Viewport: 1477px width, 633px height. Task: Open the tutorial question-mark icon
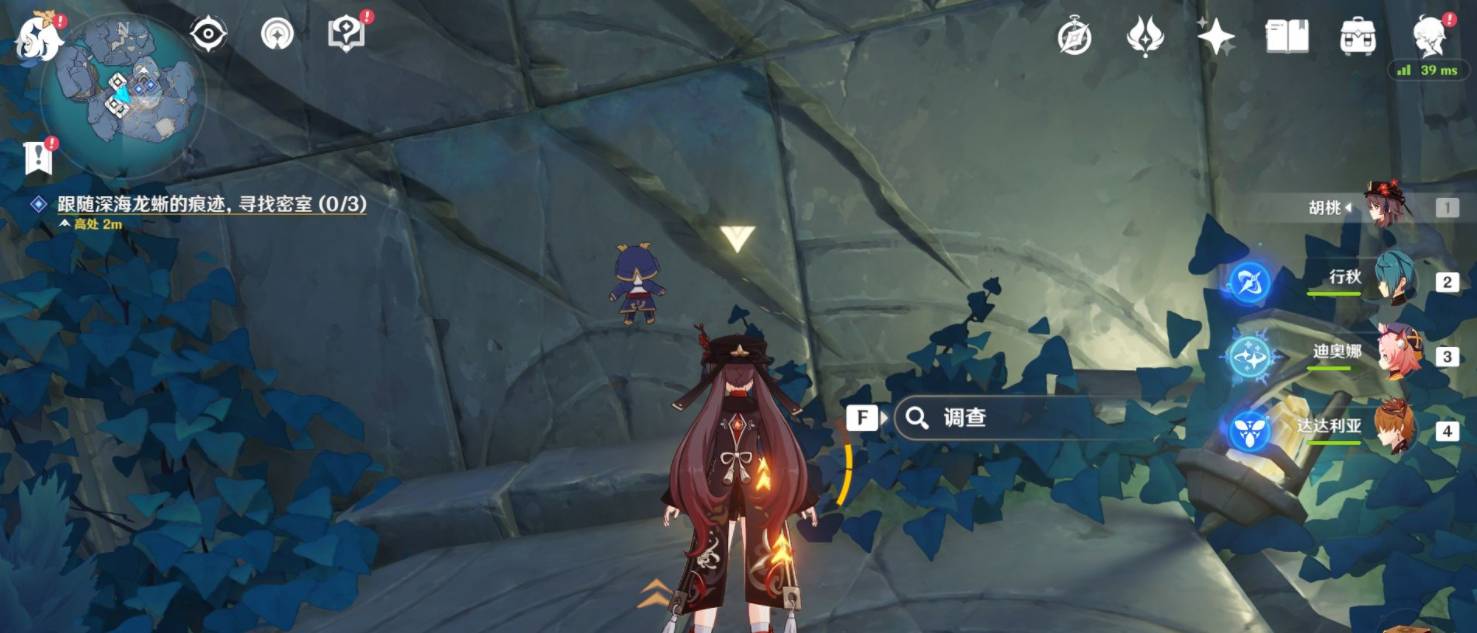pyautogui.click(x=345, y=35)
